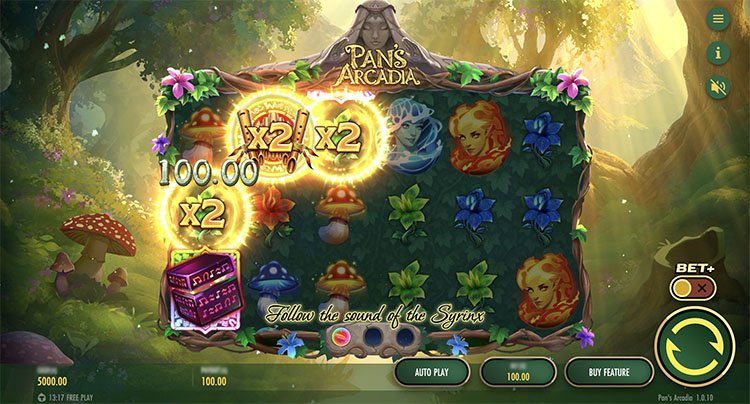Viewport: 750px width, 404px height.
Task: Show the game info page
Action: tap(718, 53)
